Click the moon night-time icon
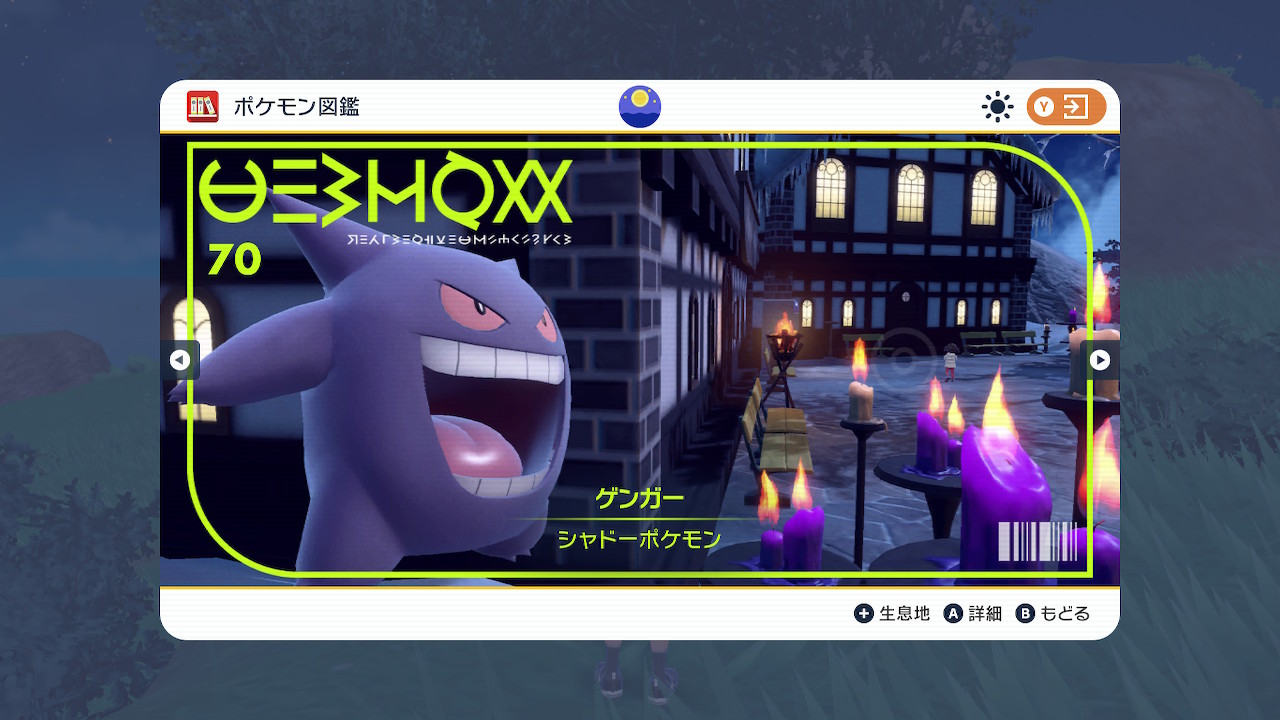The image size is (1280, 720). (x=640, y=107)
